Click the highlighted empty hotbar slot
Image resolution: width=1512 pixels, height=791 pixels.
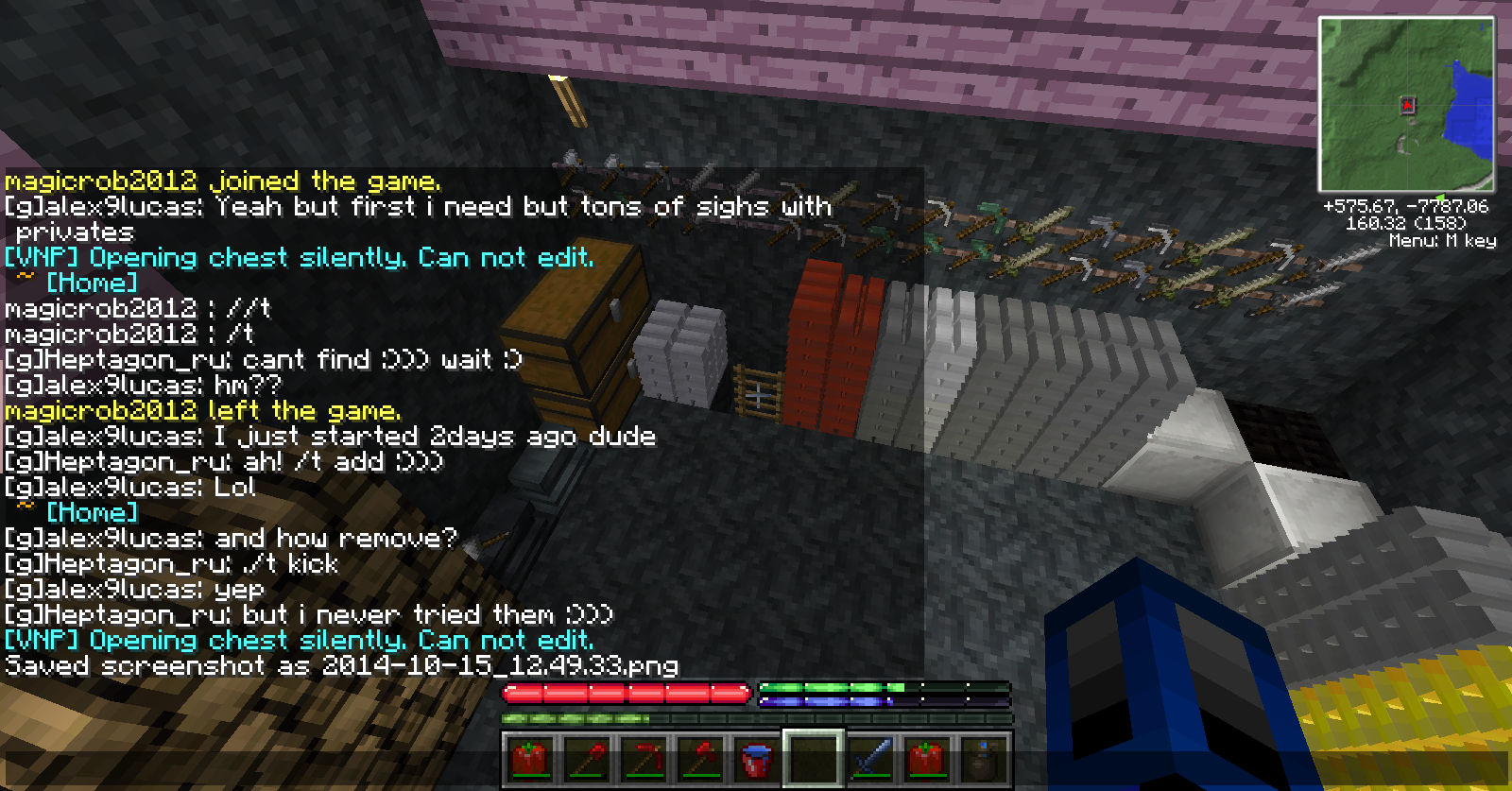click(x=814, y=758)
